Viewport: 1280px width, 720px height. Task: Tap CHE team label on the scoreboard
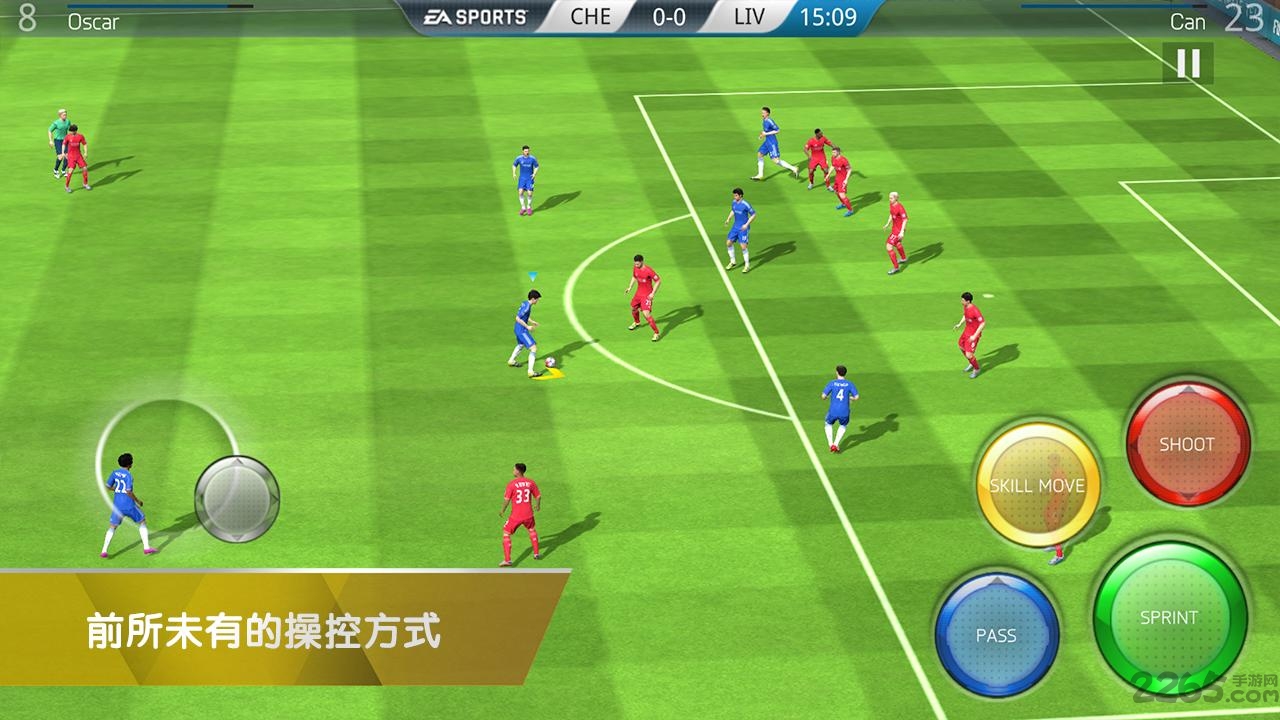pos(588,16)
